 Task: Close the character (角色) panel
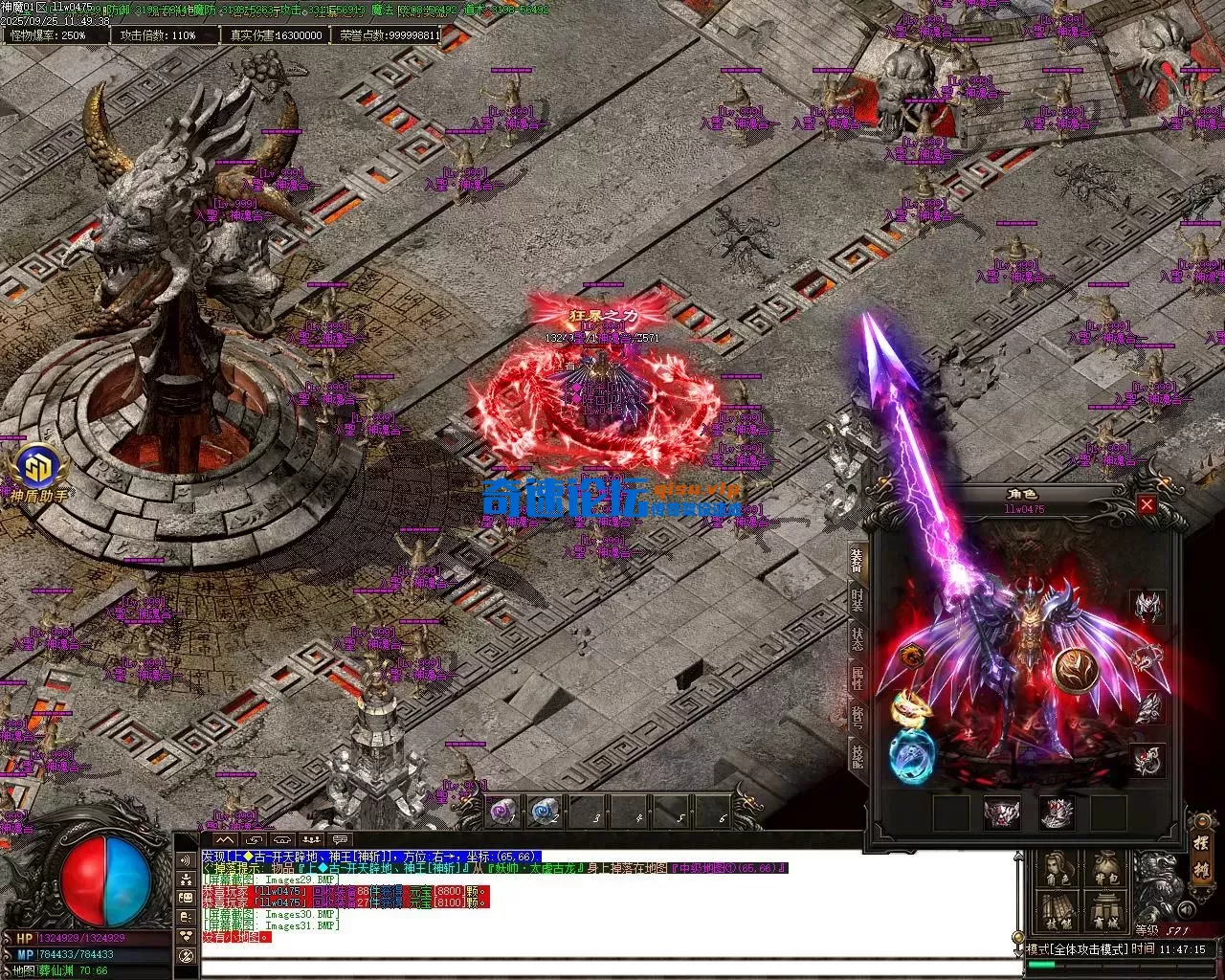click(1147, 504)
